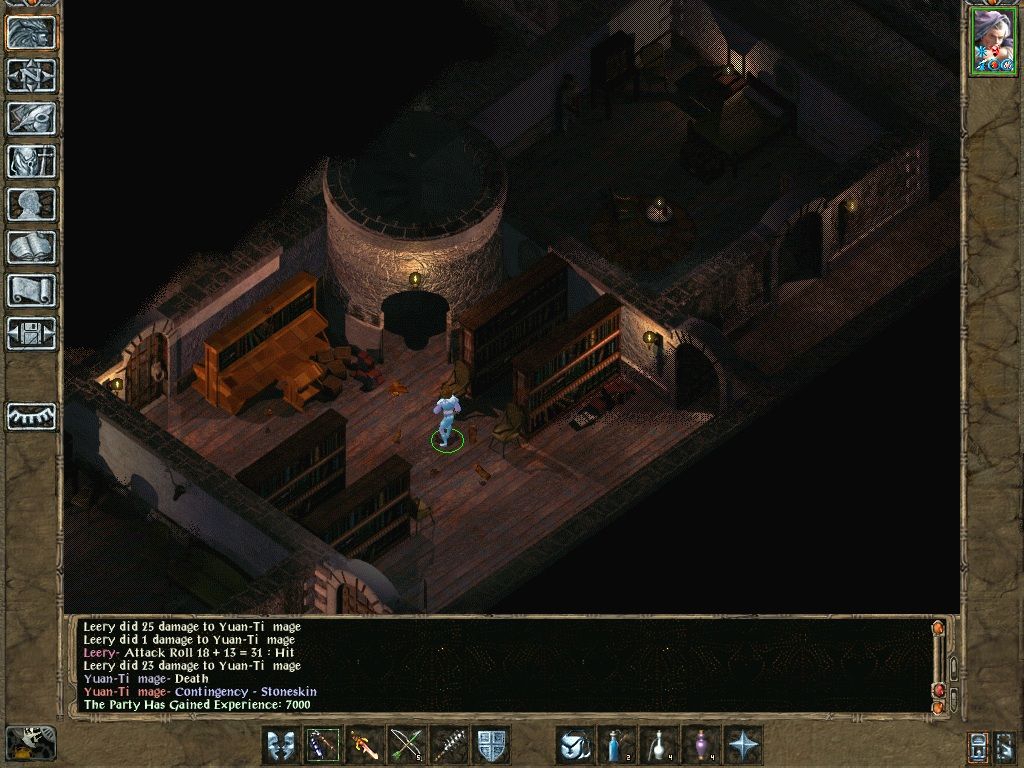Open the priest scroll button
Screen dimensions: 1024x768
point(32,290)
